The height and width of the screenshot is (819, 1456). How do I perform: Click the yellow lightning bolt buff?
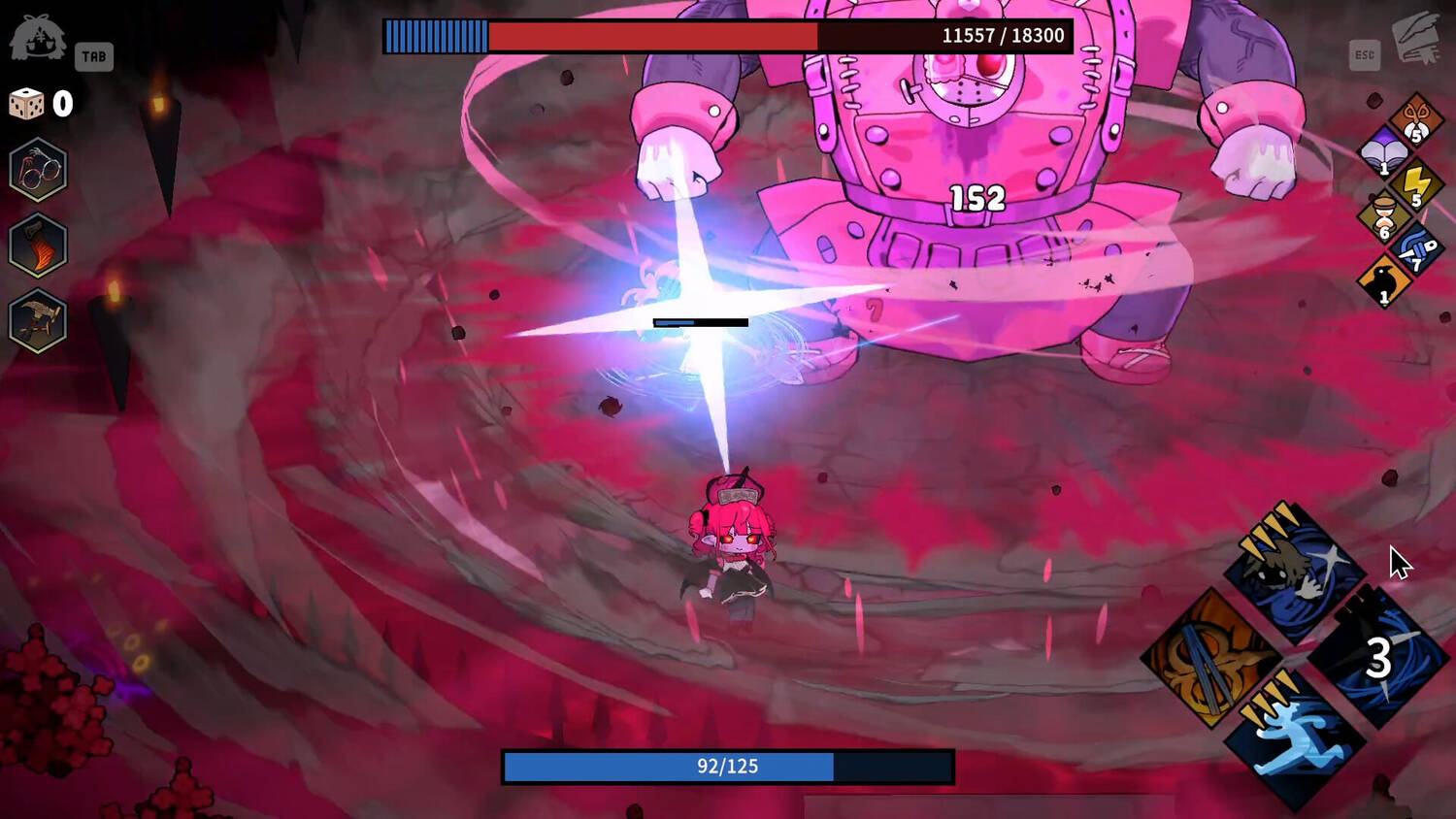coord(1415,185)
